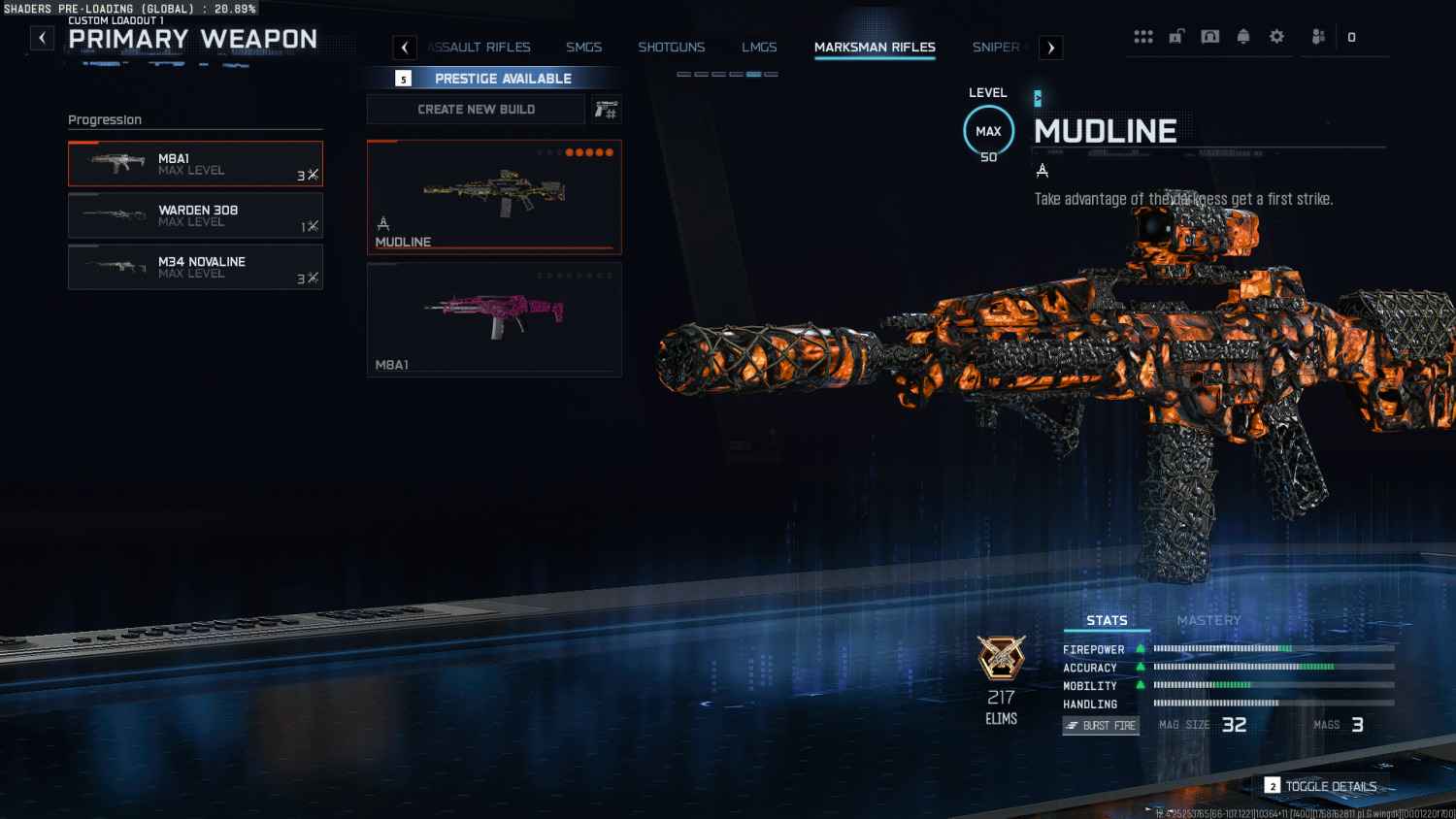1456x819 pixels.
Task: Open the settings gear icon
Action: tap(1276, 37)
